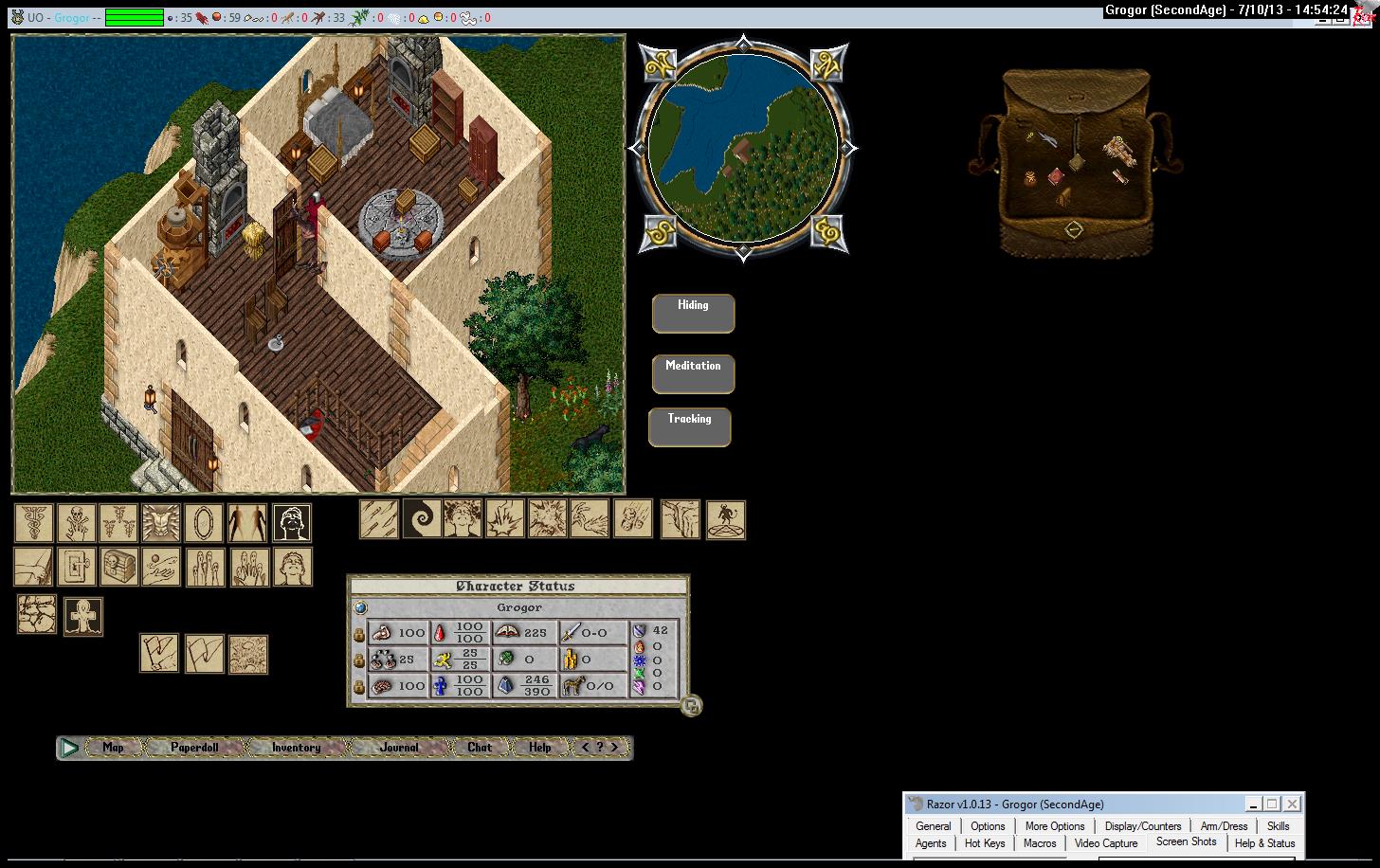Activate the treasure chest spell icon
1380x868 pixels.
coord(118,567)
